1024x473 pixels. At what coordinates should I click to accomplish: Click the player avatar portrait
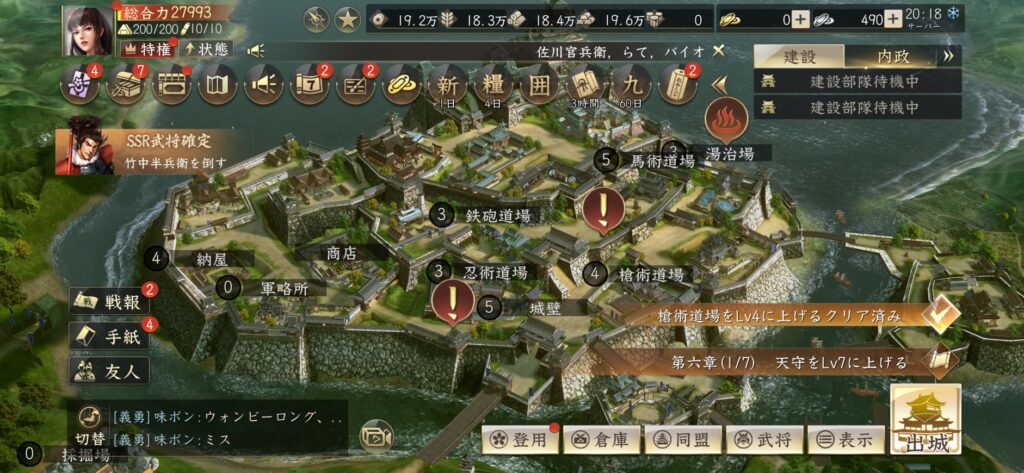pos(88,30)
